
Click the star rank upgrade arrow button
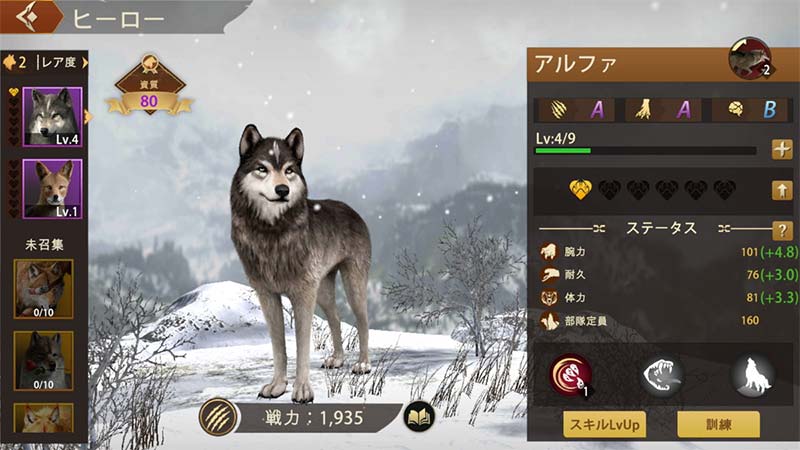[x=782, y=190]
